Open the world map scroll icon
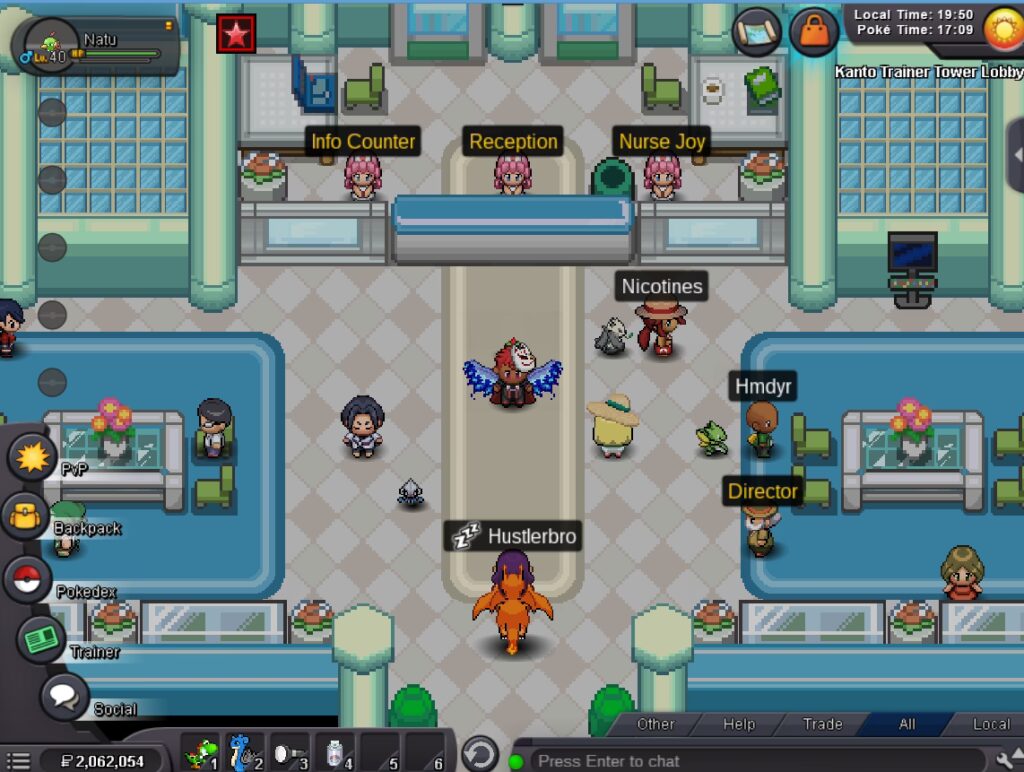The width and height of the screenshot is (1024, 772). click(757, 31)
